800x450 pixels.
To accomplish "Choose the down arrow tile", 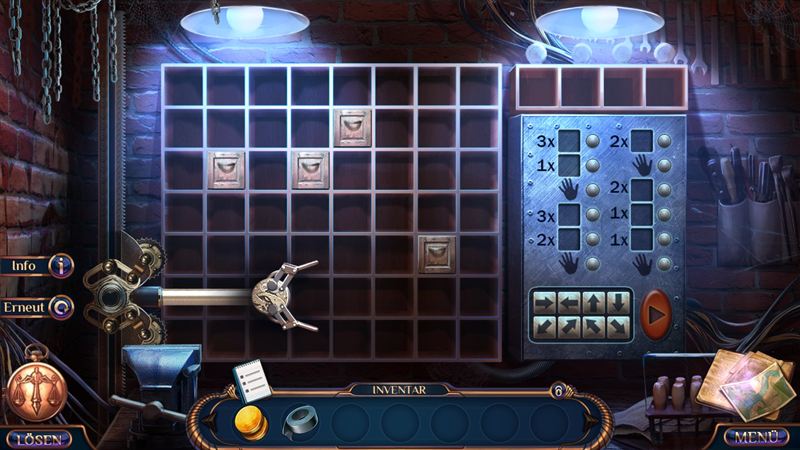I will coord(618,302).
